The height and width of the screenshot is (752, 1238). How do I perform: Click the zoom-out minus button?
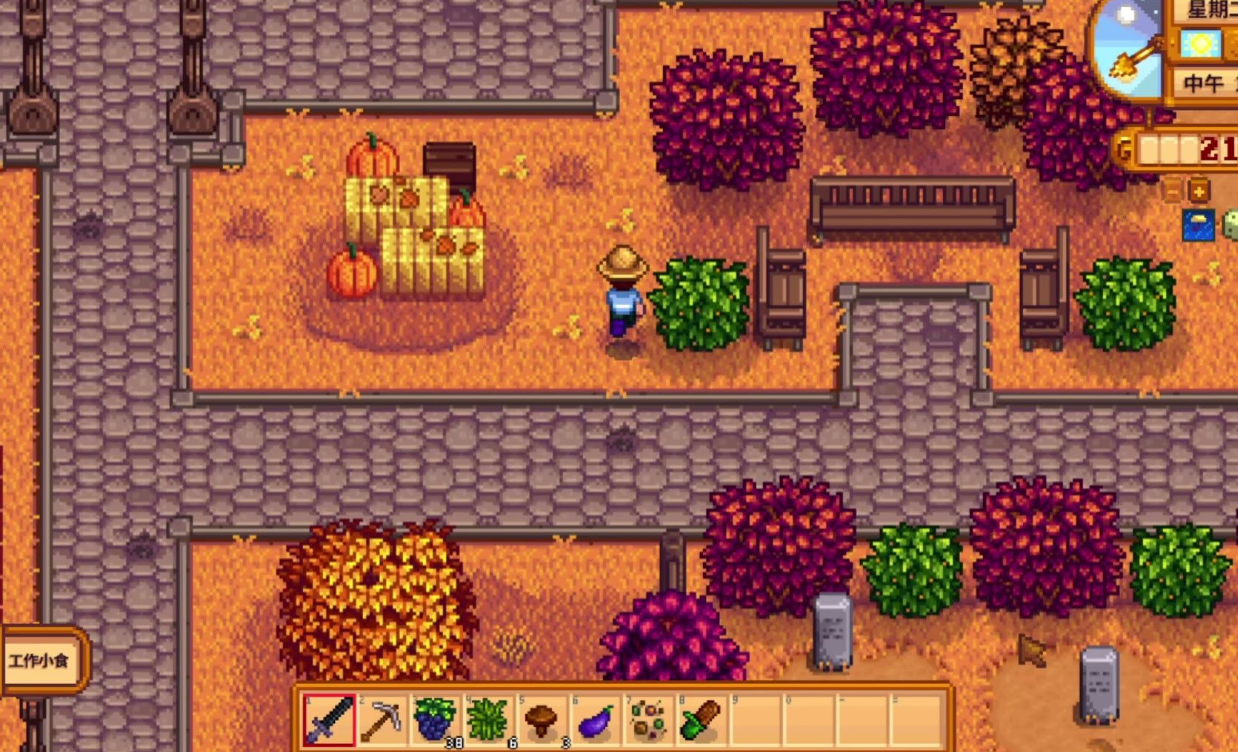coord(1174,190)
